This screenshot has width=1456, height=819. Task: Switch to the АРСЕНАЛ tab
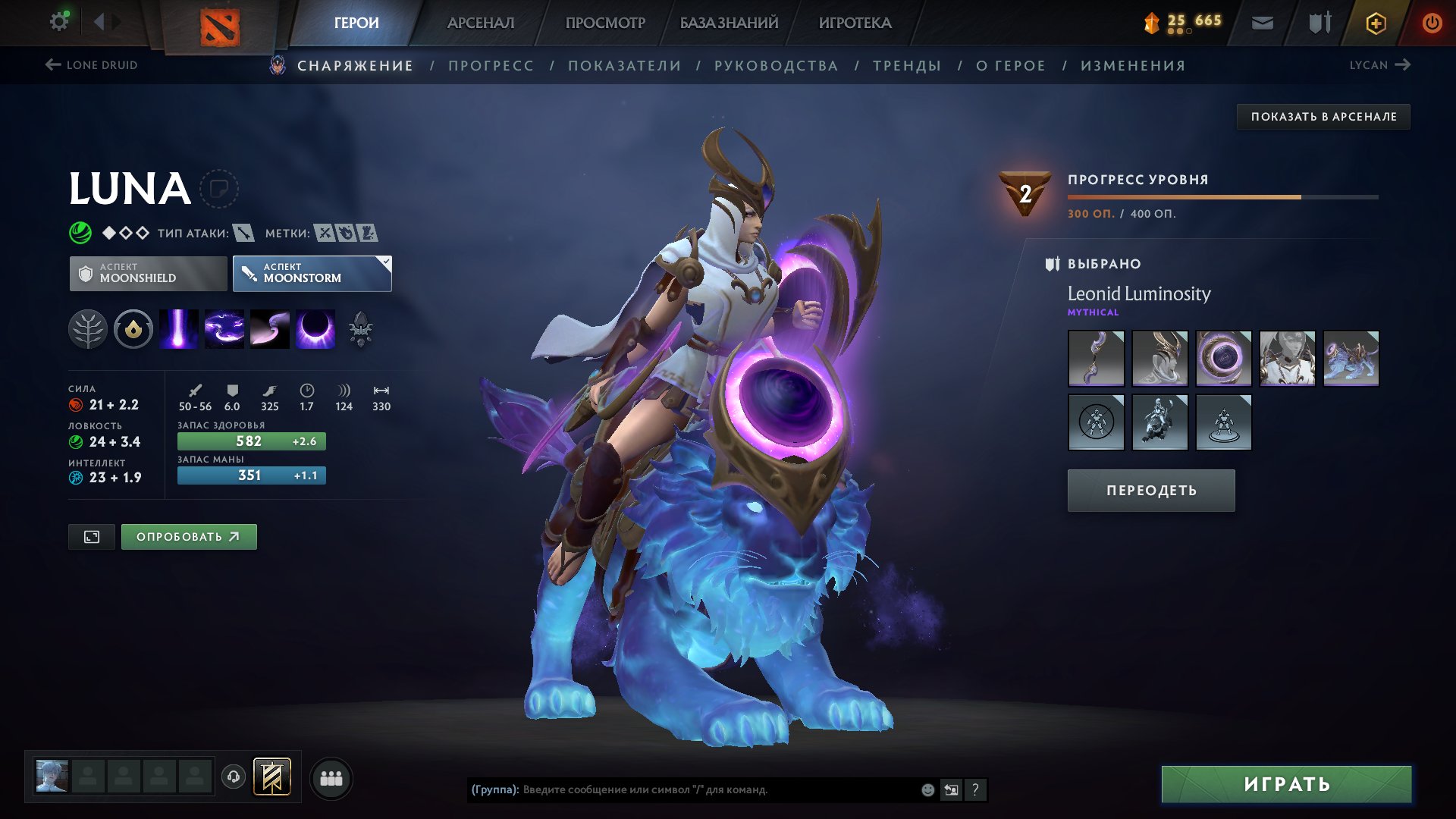(480, 22)
